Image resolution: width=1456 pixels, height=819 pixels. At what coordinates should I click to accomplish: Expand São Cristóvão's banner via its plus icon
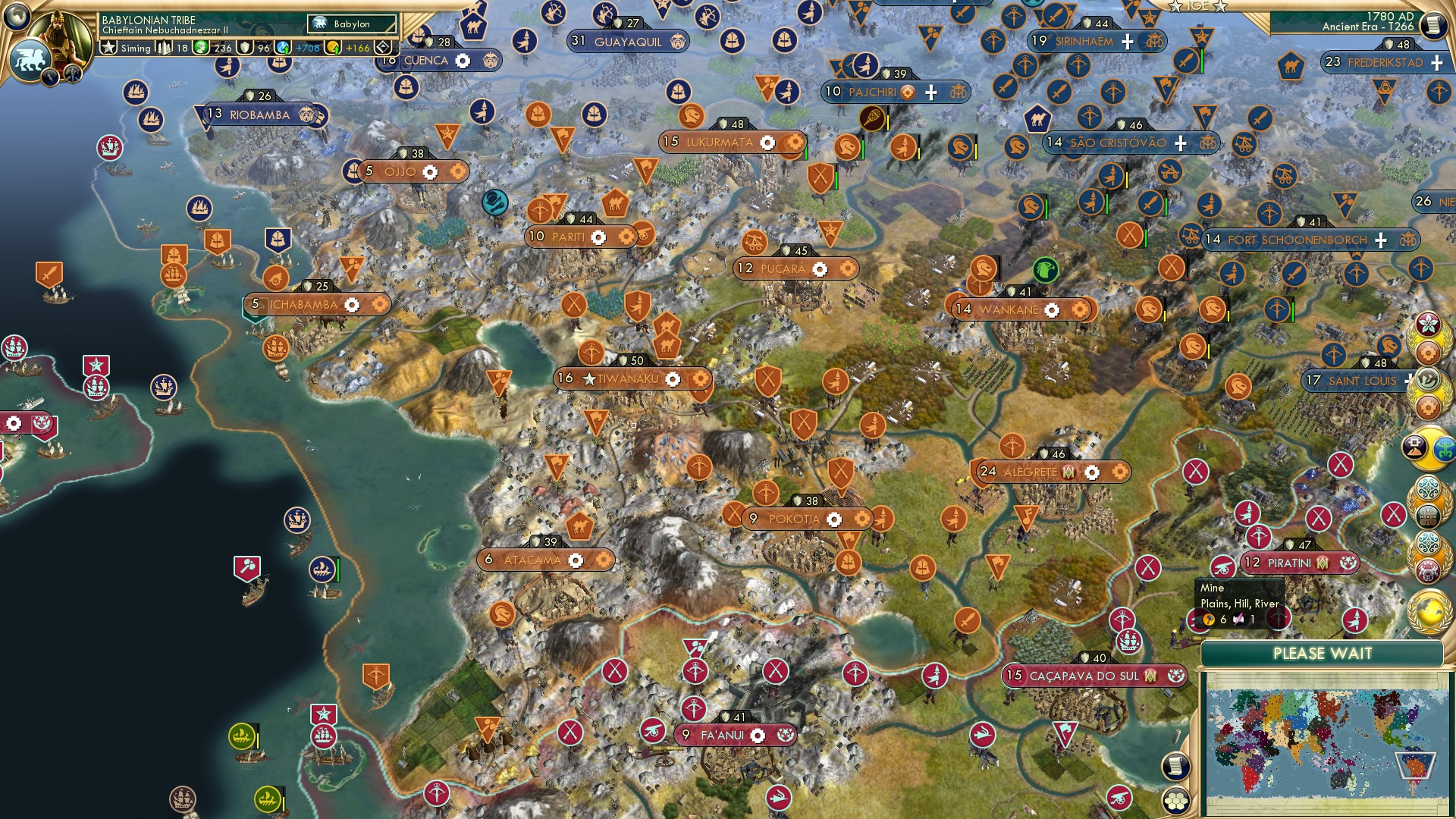(1180, 143)
